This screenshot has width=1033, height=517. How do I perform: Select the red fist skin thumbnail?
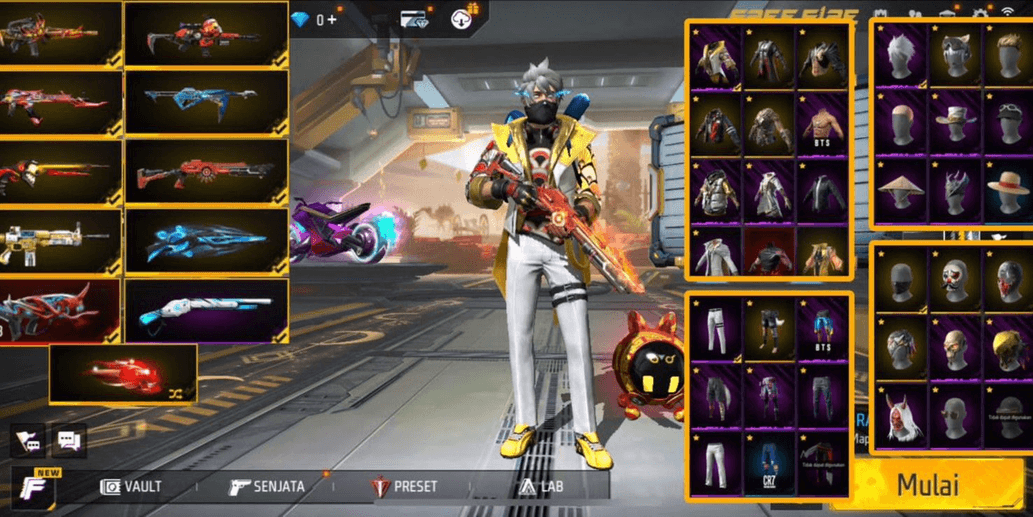point(123,374)
